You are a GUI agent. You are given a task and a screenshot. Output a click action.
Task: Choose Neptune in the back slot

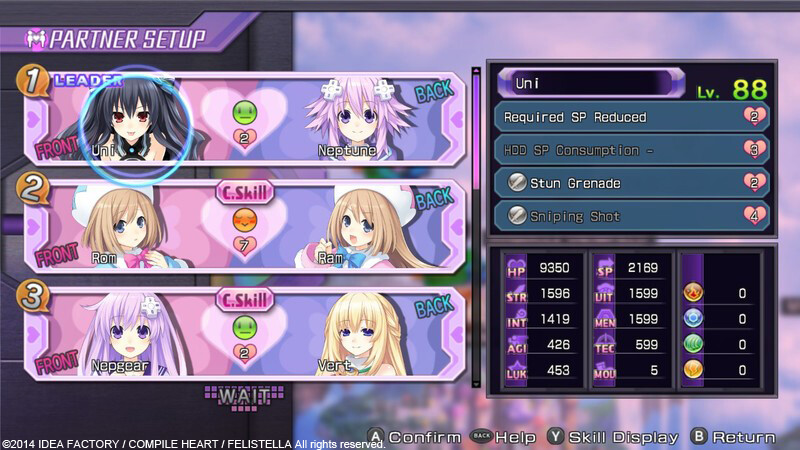click(356, 120)
